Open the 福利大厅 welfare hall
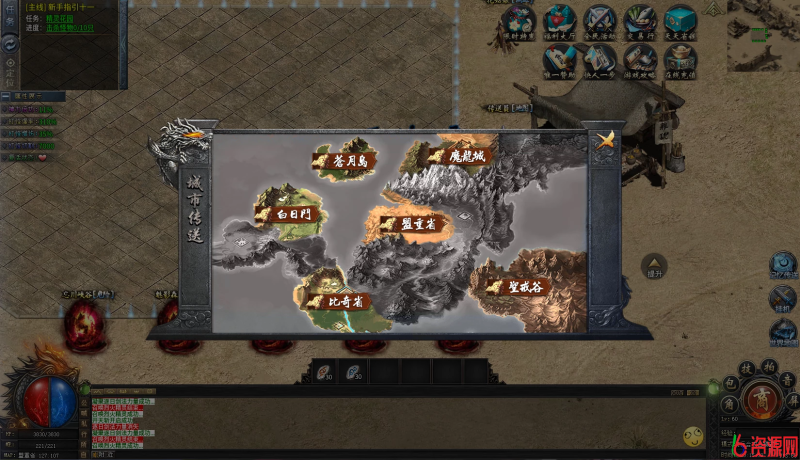 tap(560, 22)
